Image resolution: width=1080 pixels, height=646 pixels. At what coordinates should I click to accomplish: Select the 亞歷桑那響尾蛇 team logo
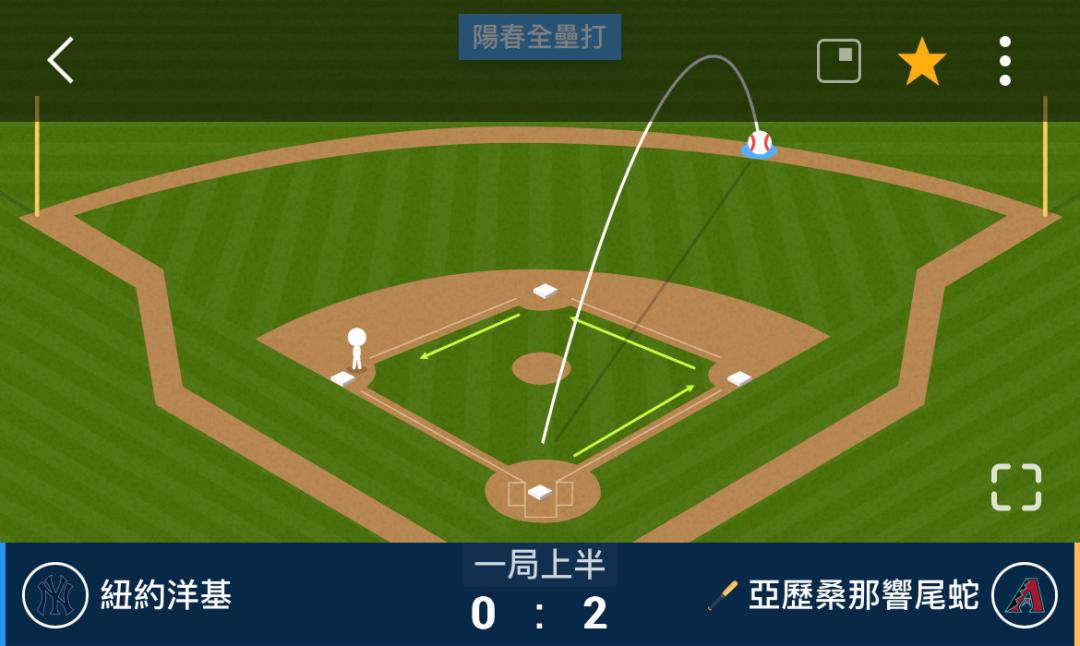pyautogui.click(x=1024, y=595)
